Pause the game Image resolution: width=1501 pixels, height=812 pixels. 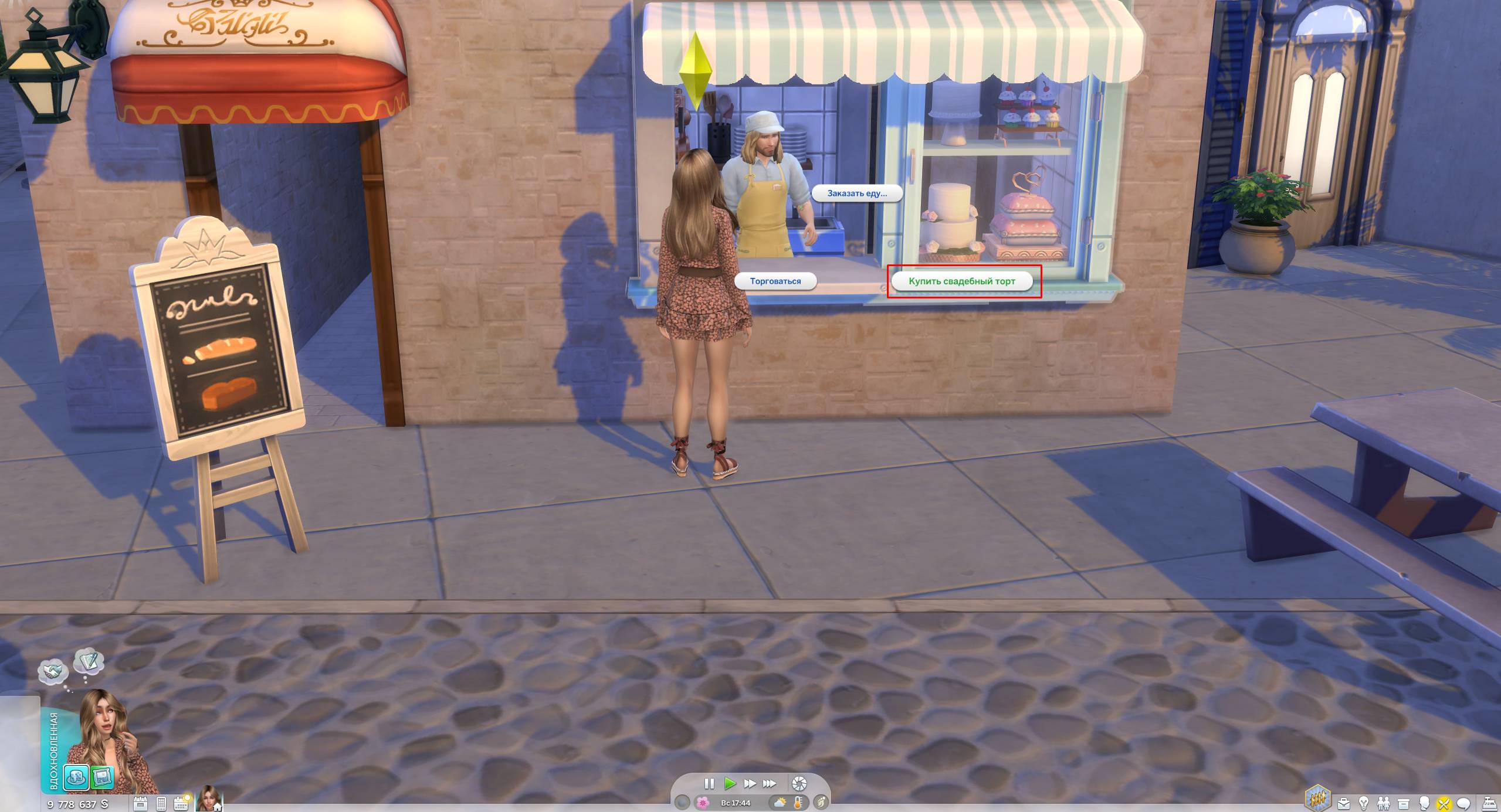click(x=709, y=783)
